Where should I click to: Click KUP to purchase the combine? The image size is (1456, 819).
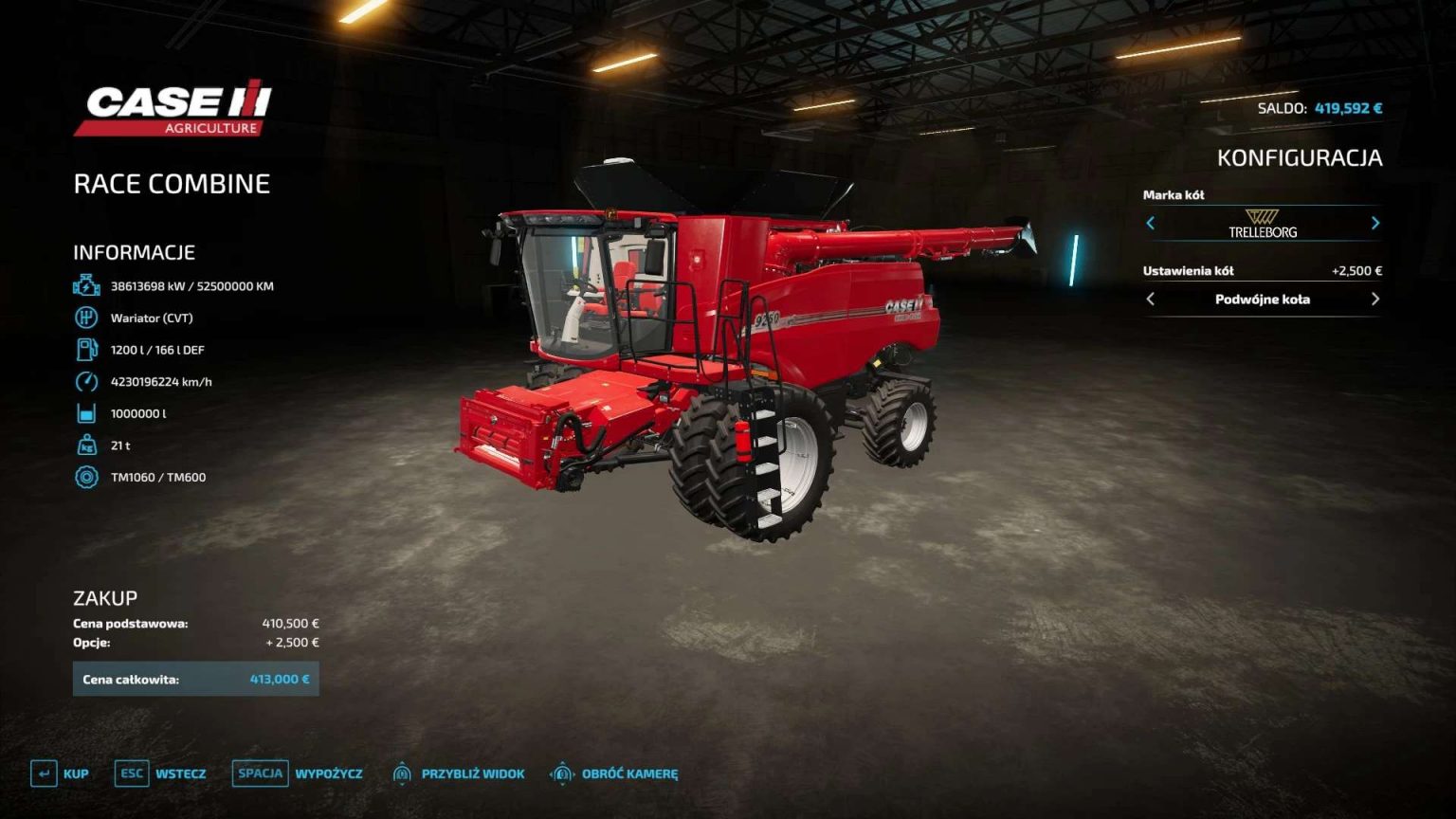[x=74, y=773]
